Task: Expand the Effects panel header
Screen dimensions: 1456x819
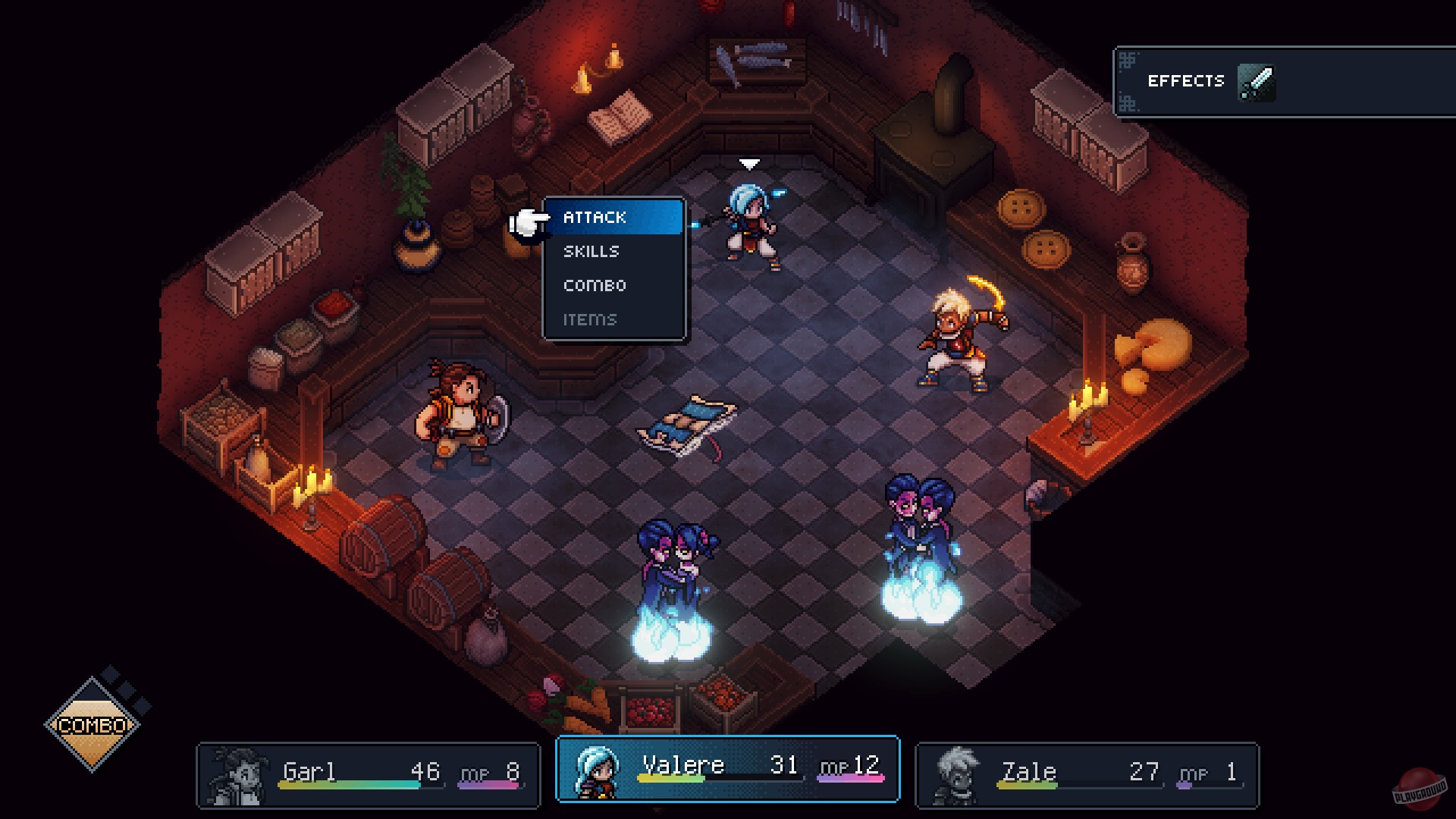Action: tap(1187, 80)
